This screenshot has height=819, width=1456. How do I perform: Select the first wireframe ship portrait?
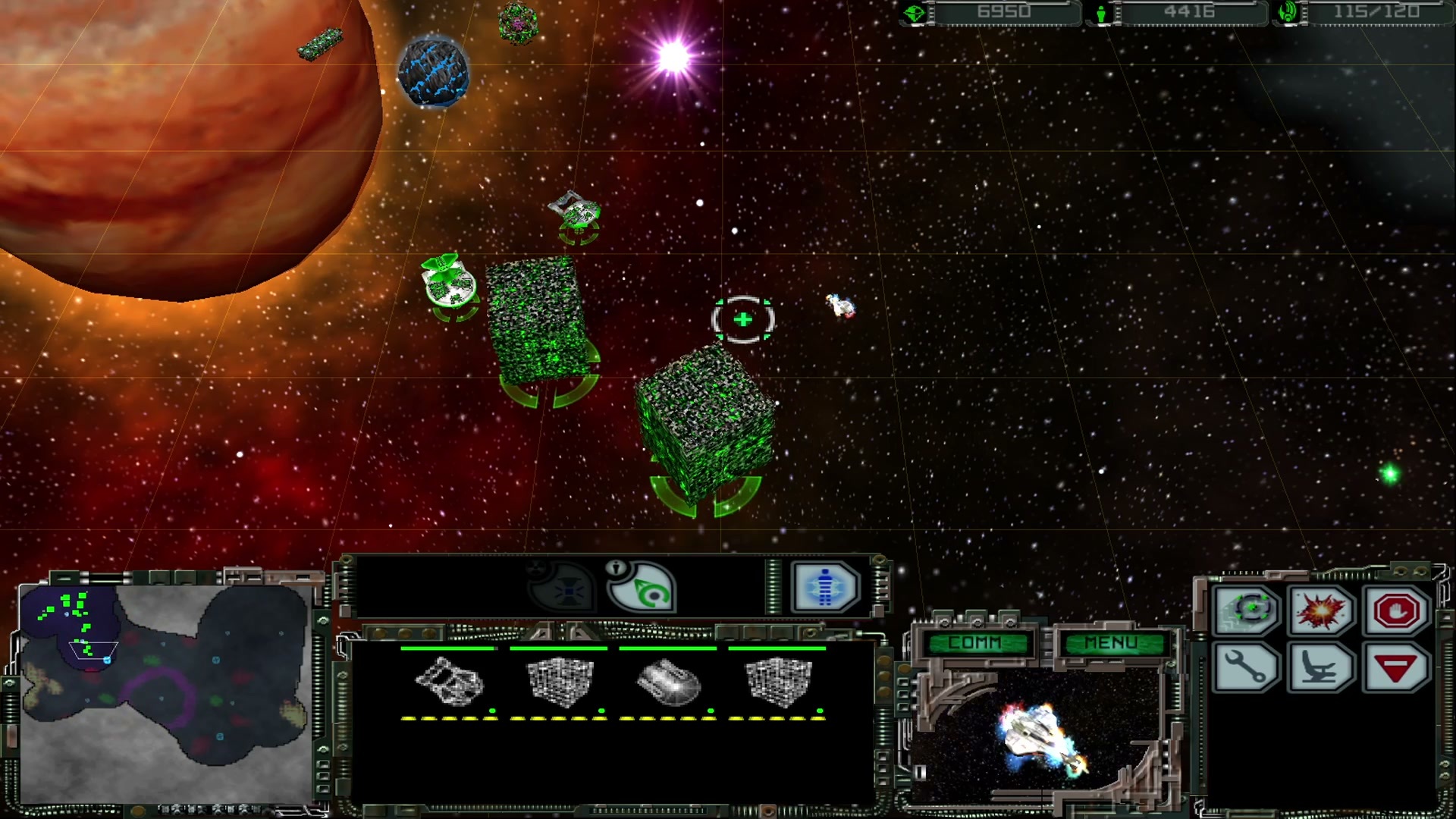point(449,681)
